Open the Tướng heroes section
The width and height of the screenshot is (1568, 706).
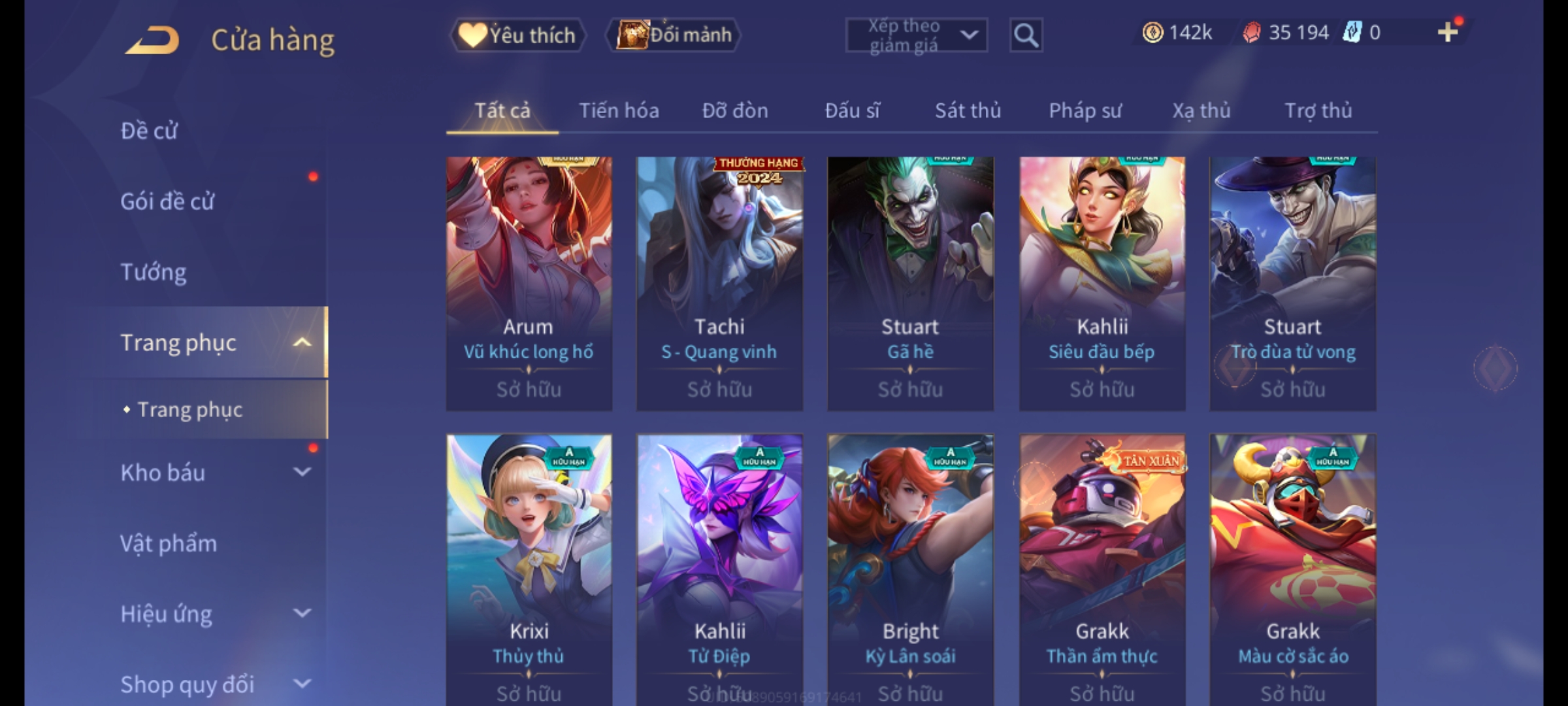point(154,272)
